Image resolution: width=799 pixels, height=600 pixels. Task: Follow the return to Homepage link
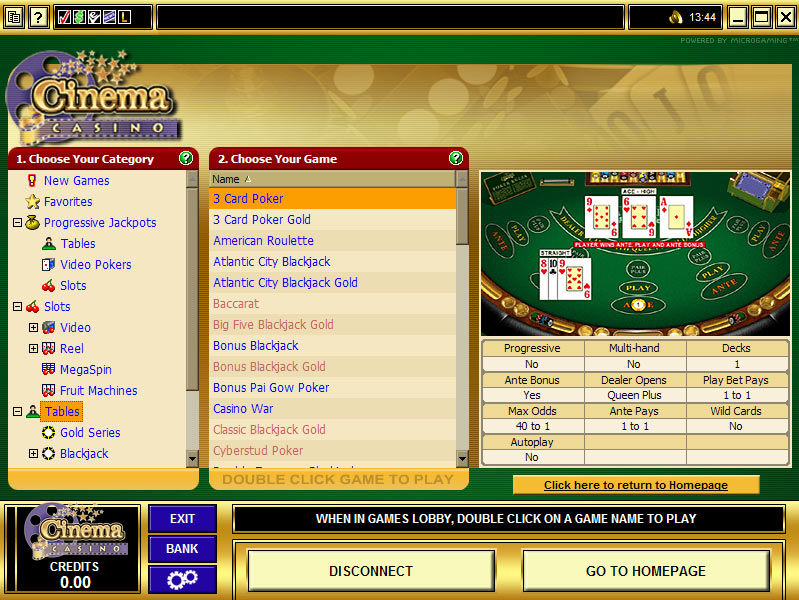click(x=636, y=485)
